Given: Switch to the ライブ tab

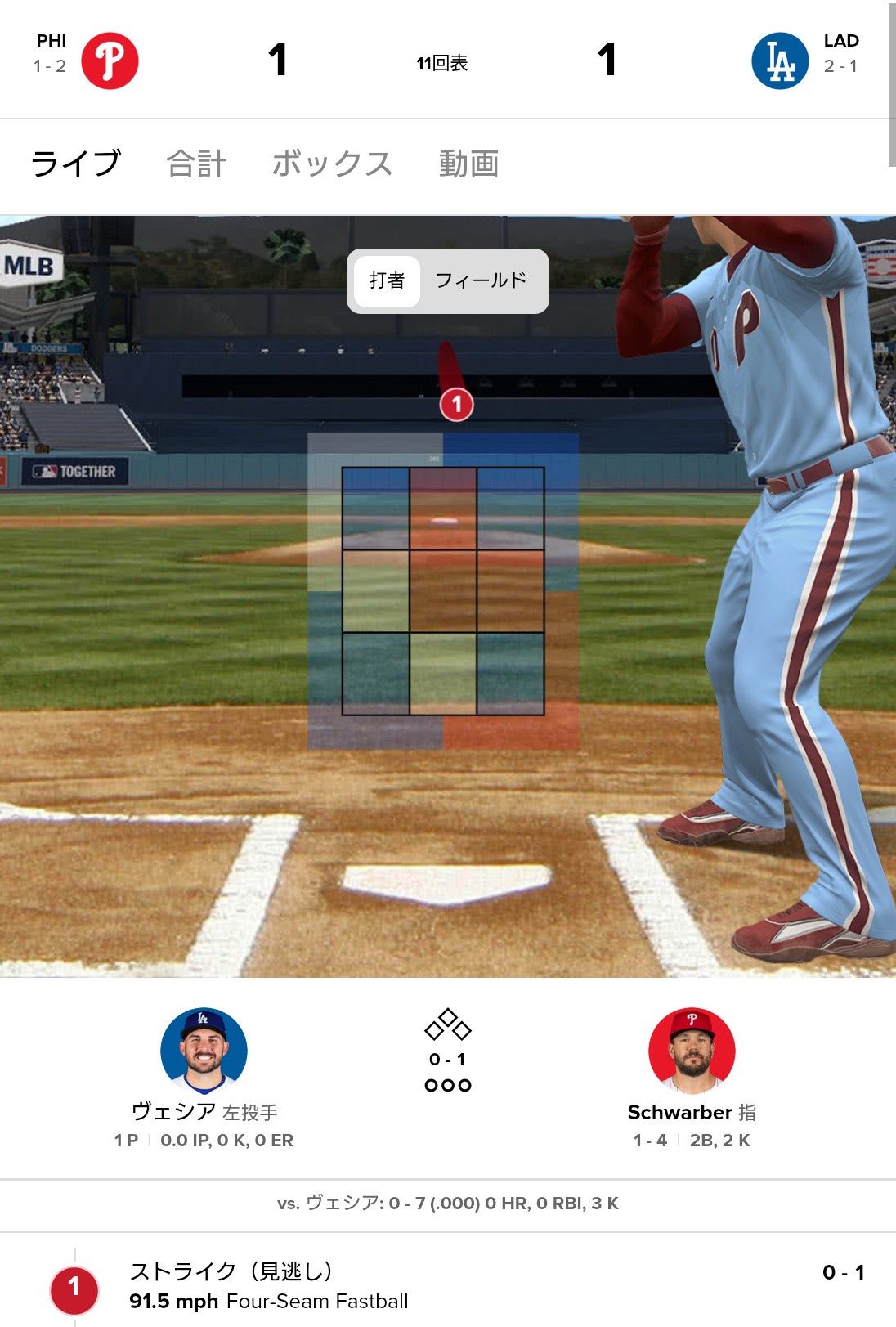Looking at the screenshot, I should tap(76, 164).
